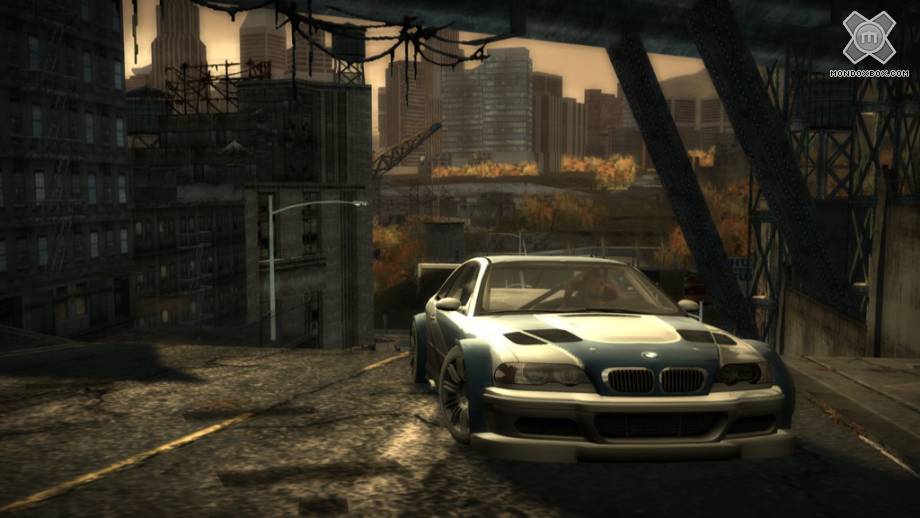Click the MondoXbox logo watermark
Viewport: 920px width, 518px height.
[x=868, y=40]
